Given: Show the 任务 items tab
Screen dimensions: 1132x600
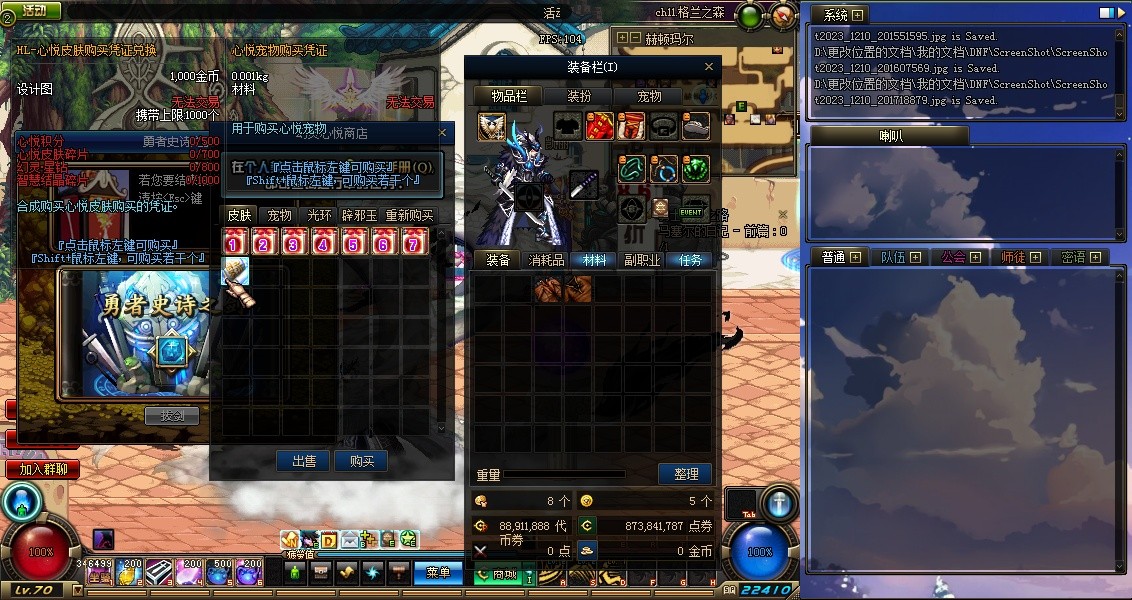Looking at the screenshot, I should coord(690,260).
